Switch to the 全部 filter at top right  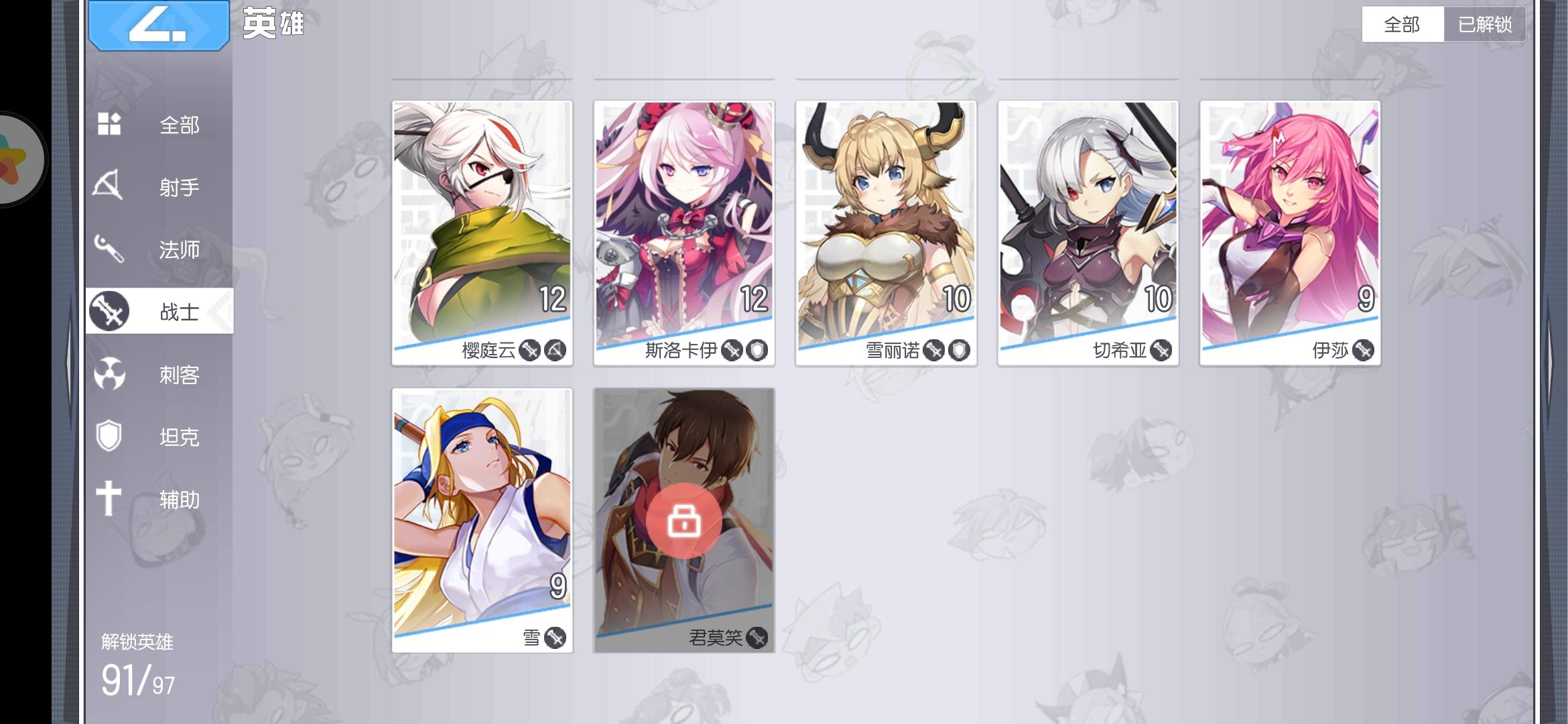point(1402,23)
